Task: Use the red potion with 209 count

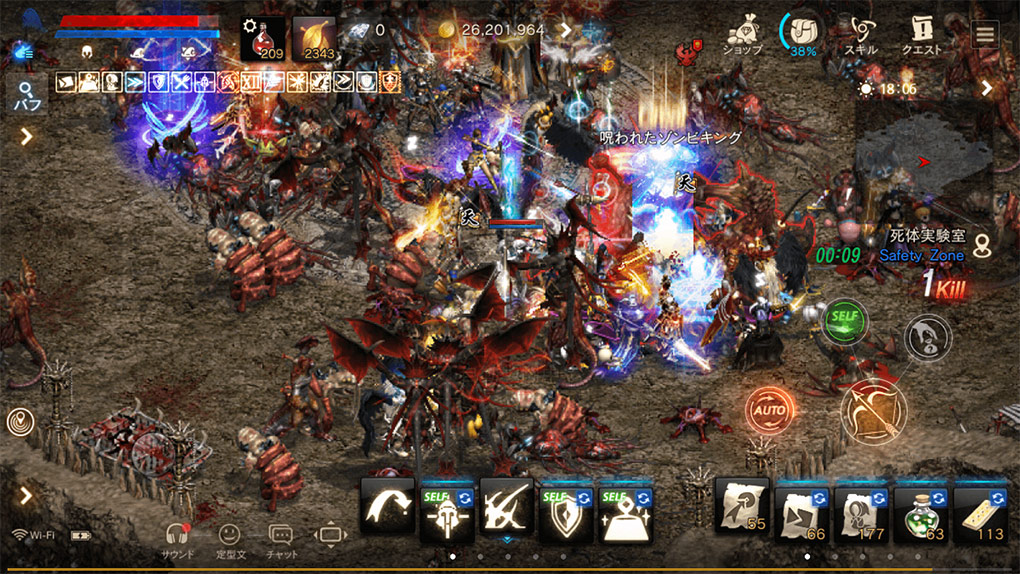Action: [x=263, y=40]
